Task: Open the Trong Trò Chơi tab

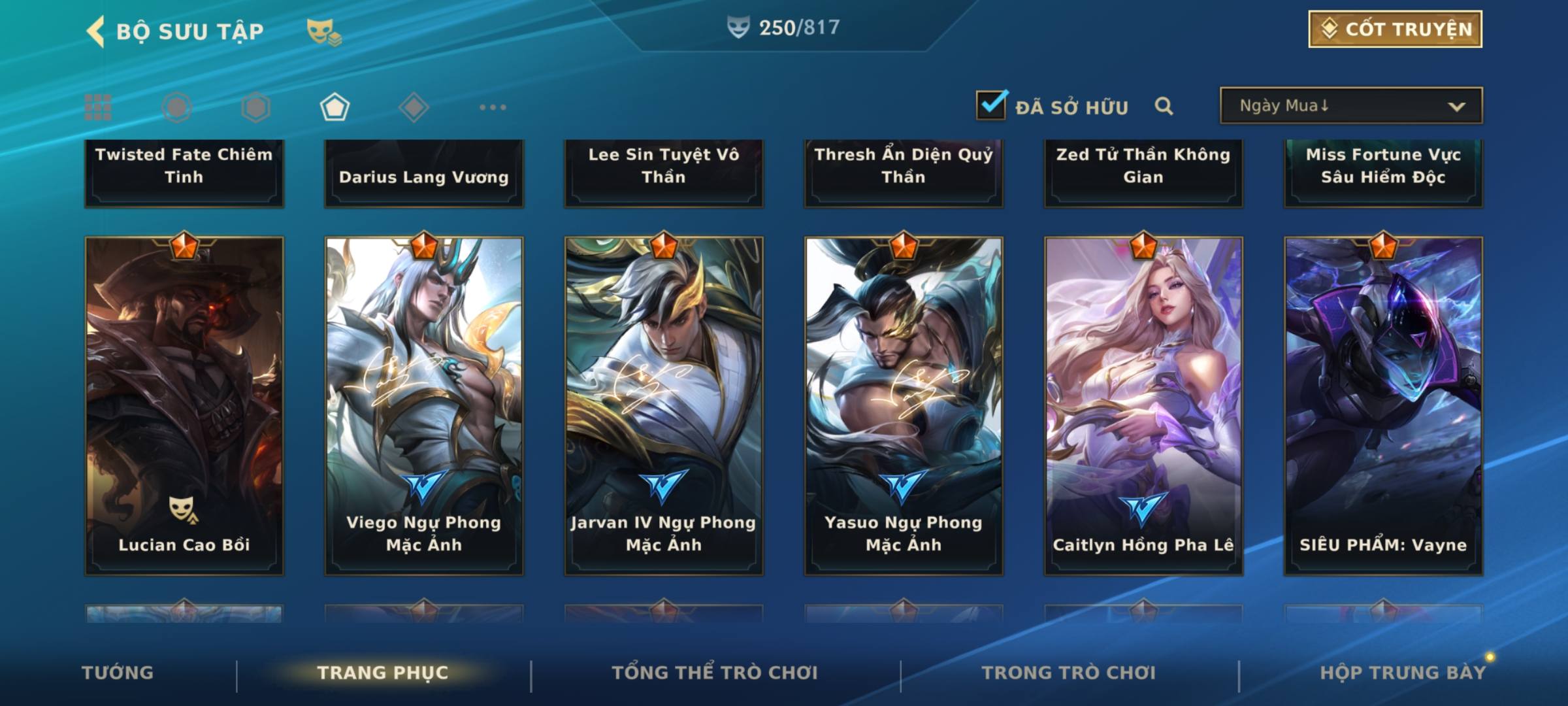Action: pyautogui.click(x=1069, y=673)
